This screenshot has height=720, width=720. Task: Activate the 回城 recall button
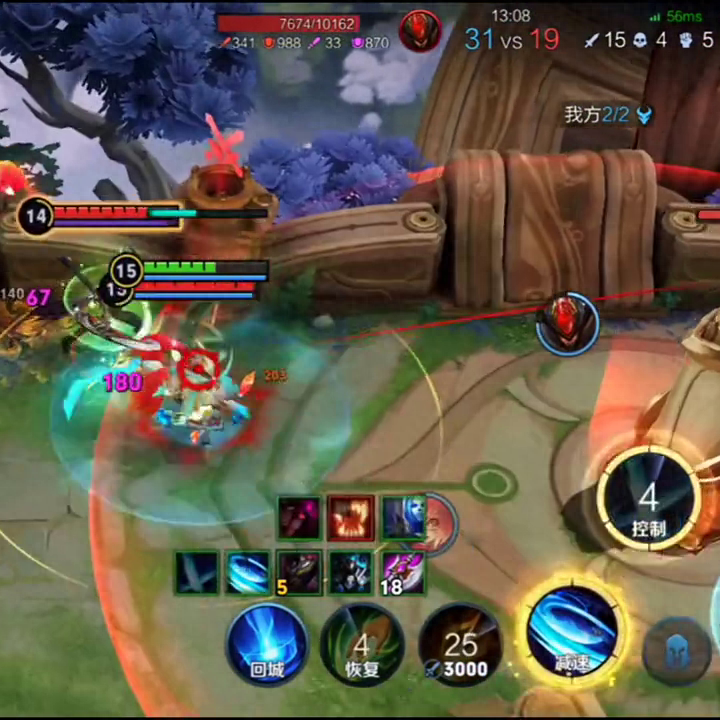click(266, 644)
